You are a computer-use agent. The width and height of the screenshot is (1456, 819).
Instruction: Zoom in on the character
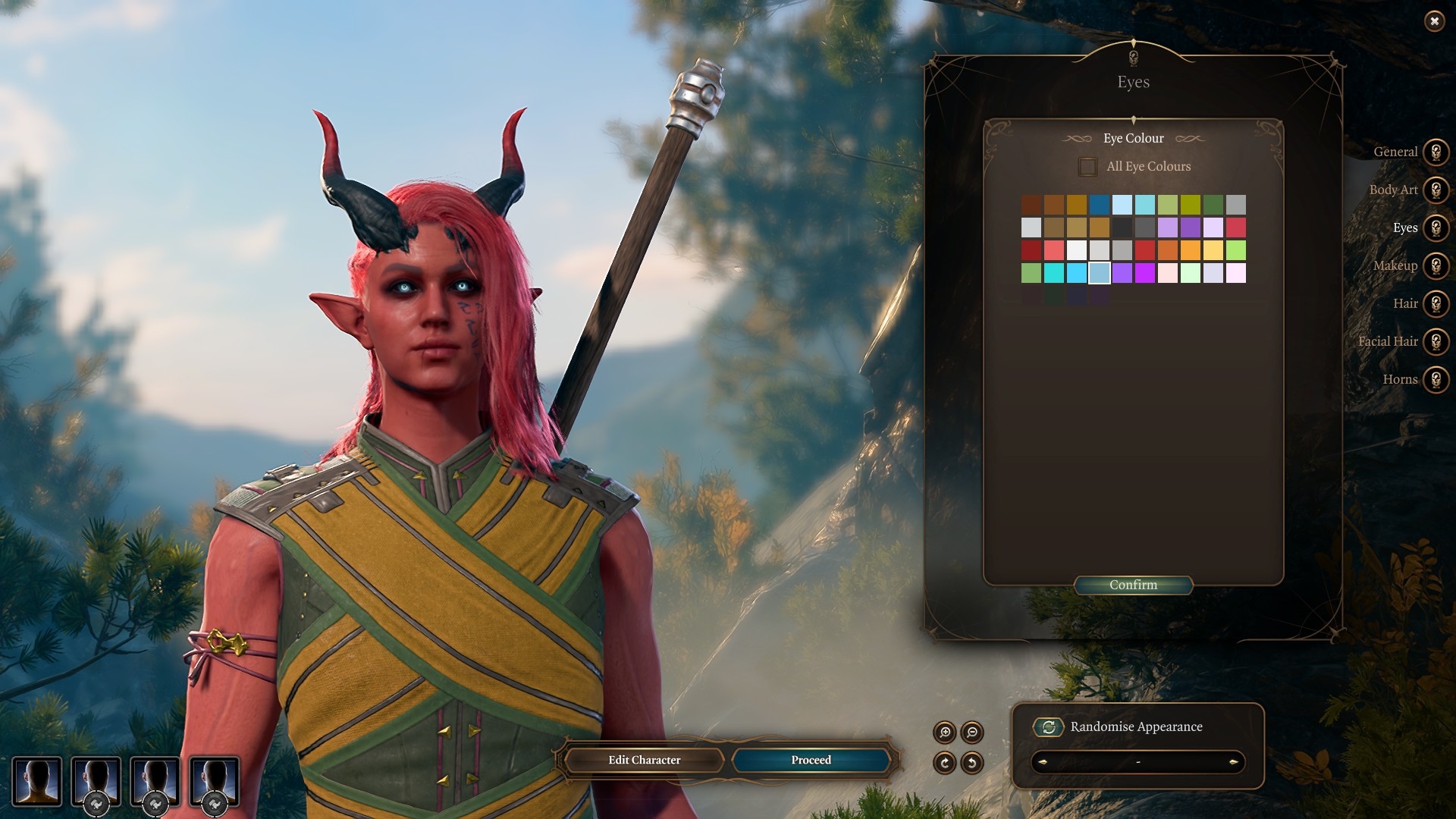[x=945, y=733]
